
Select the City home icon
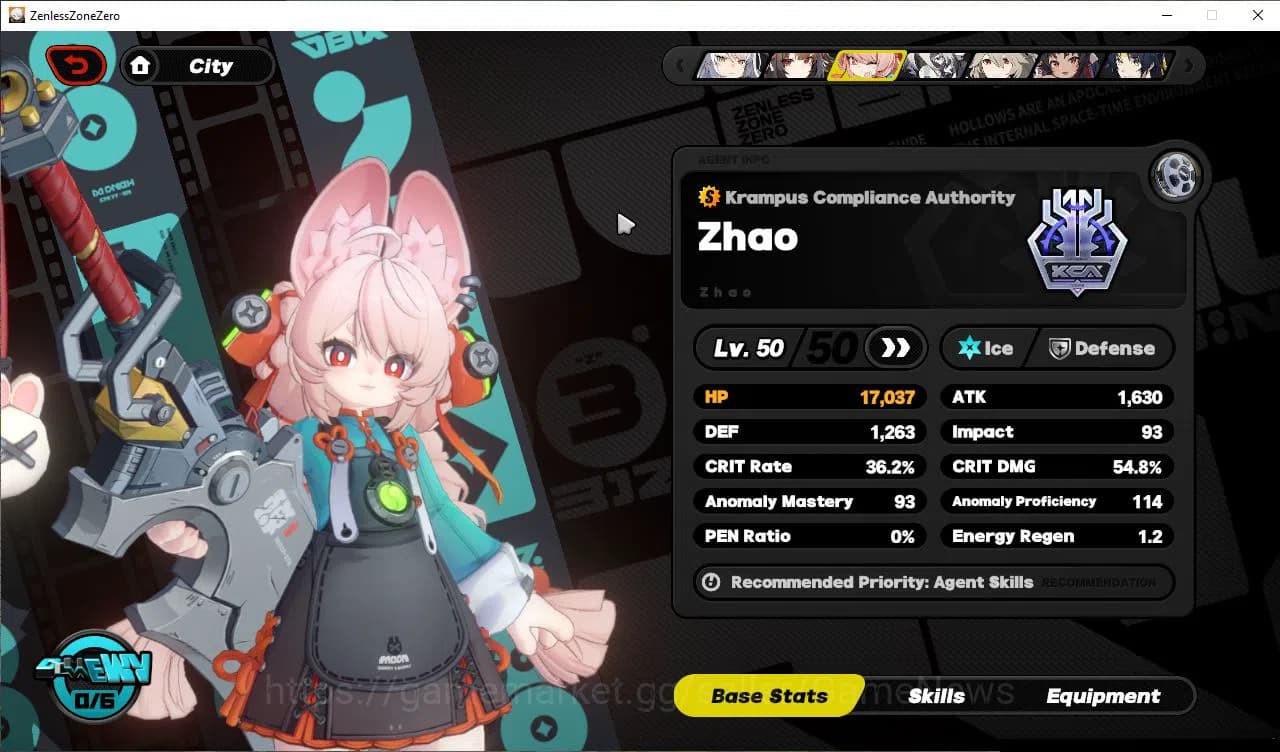(x=141, y=65)
